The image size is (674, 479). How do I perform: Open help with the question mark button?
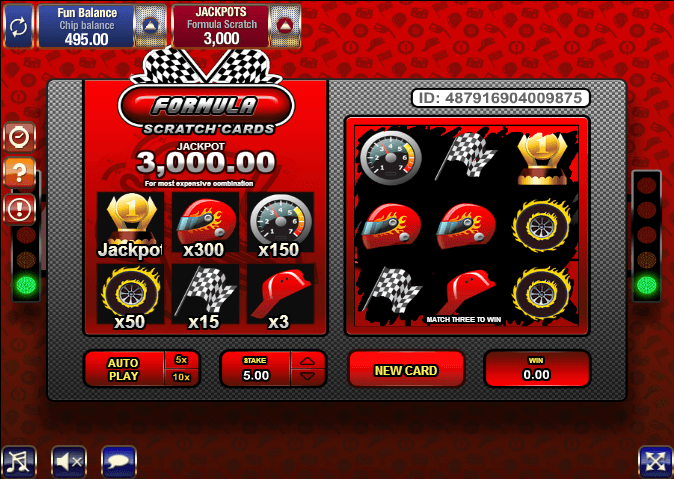tap(20, 173)
